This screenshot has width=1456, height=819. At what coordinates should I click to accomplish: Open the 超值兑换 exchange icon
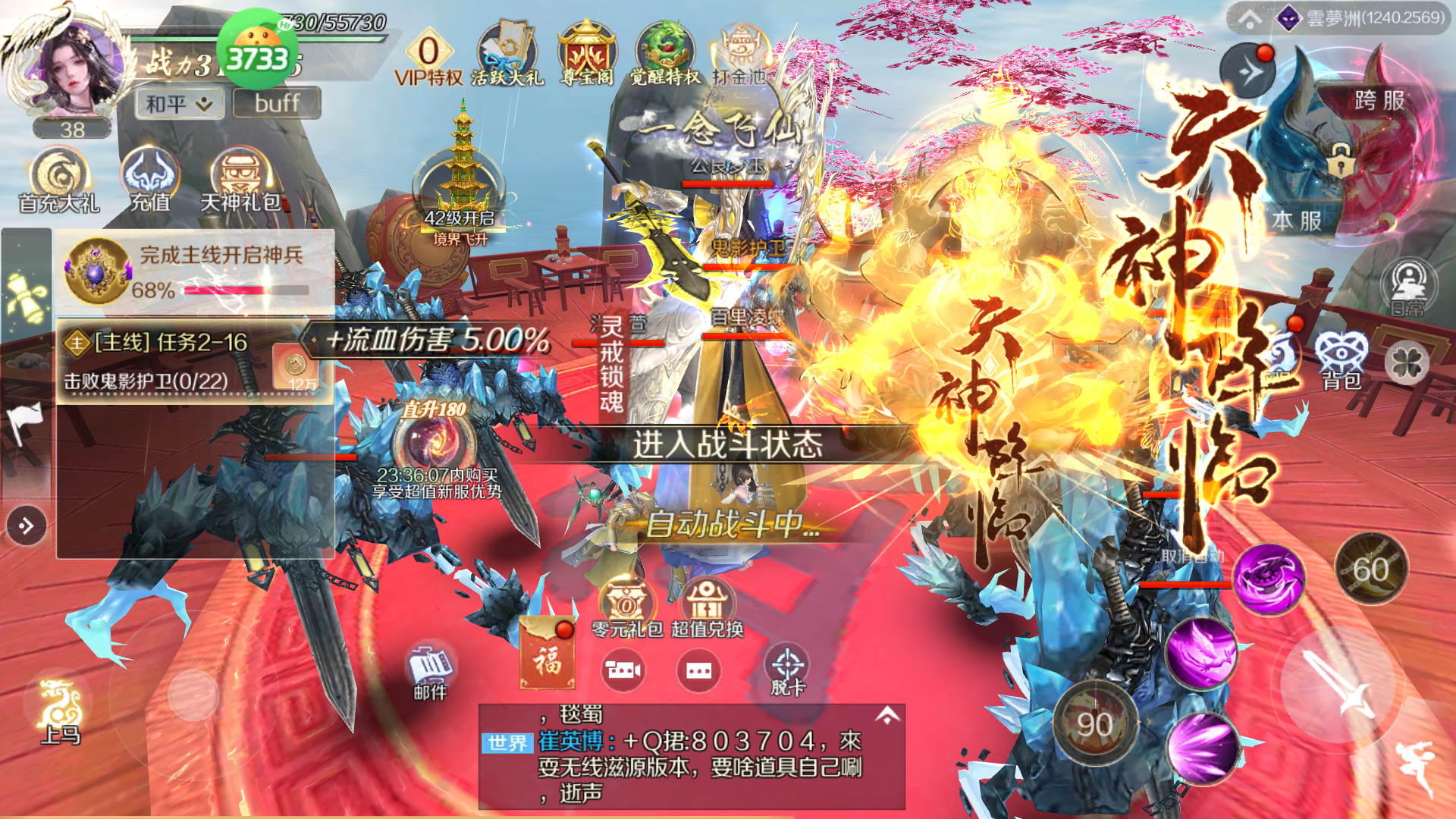[x=707, y=608]
